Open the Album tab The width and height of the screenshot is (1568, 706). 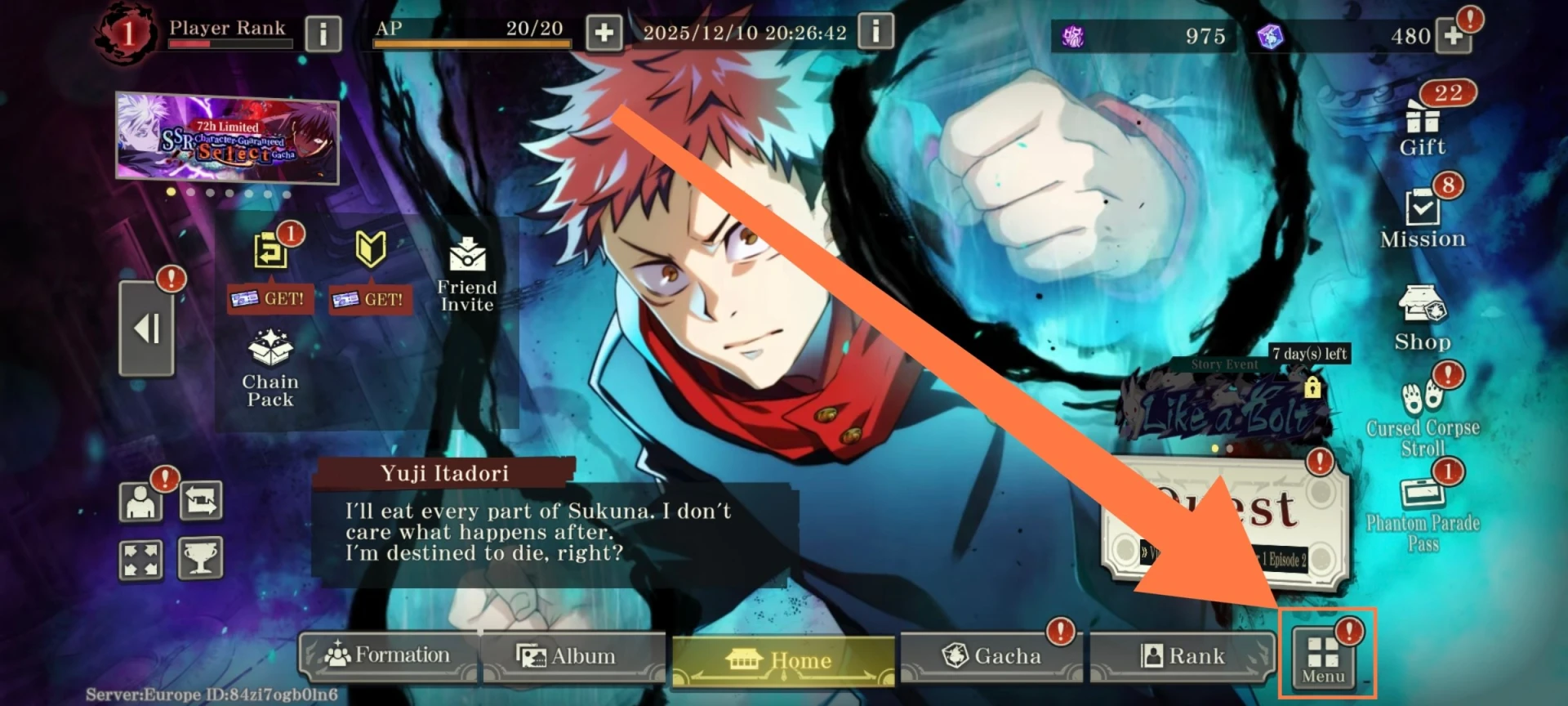[x=568, y=656]
